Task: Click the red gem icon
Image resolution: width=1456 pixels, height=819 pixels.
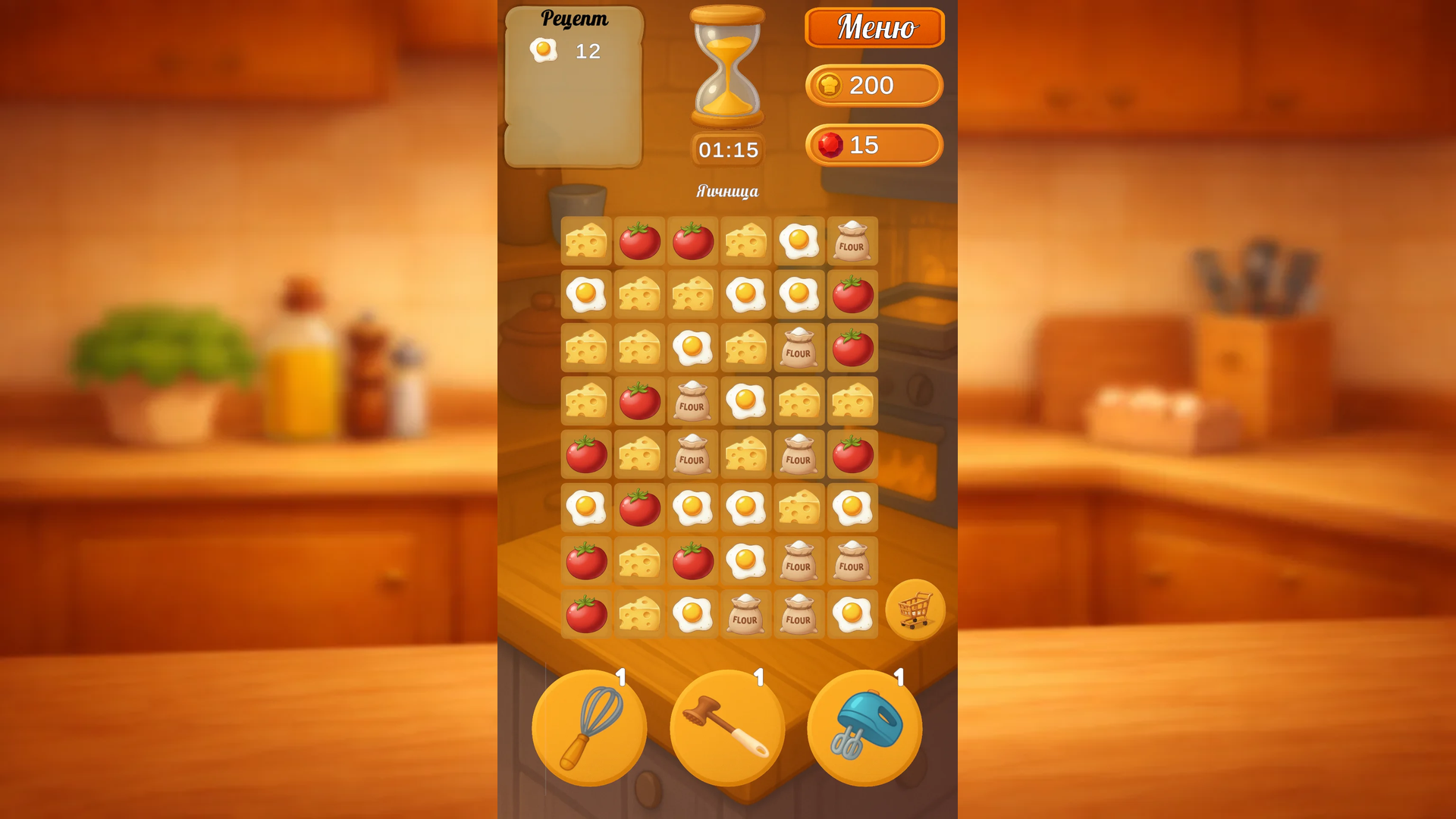Action: coord(832,146)
